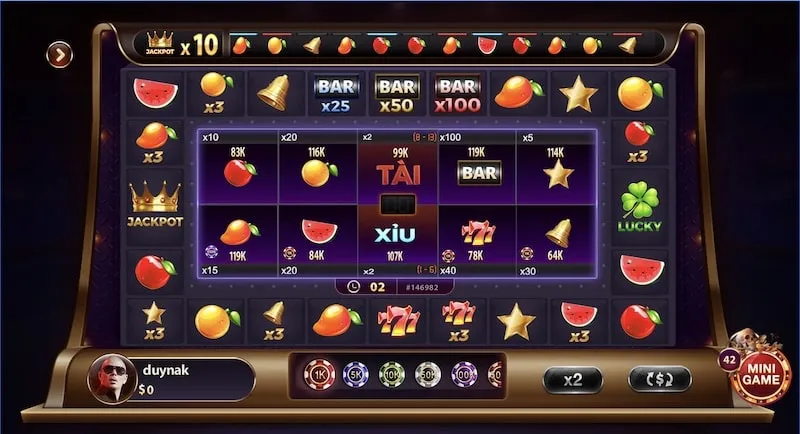
Task: Bet on the mango x15 tile
Action: [237, 238]
